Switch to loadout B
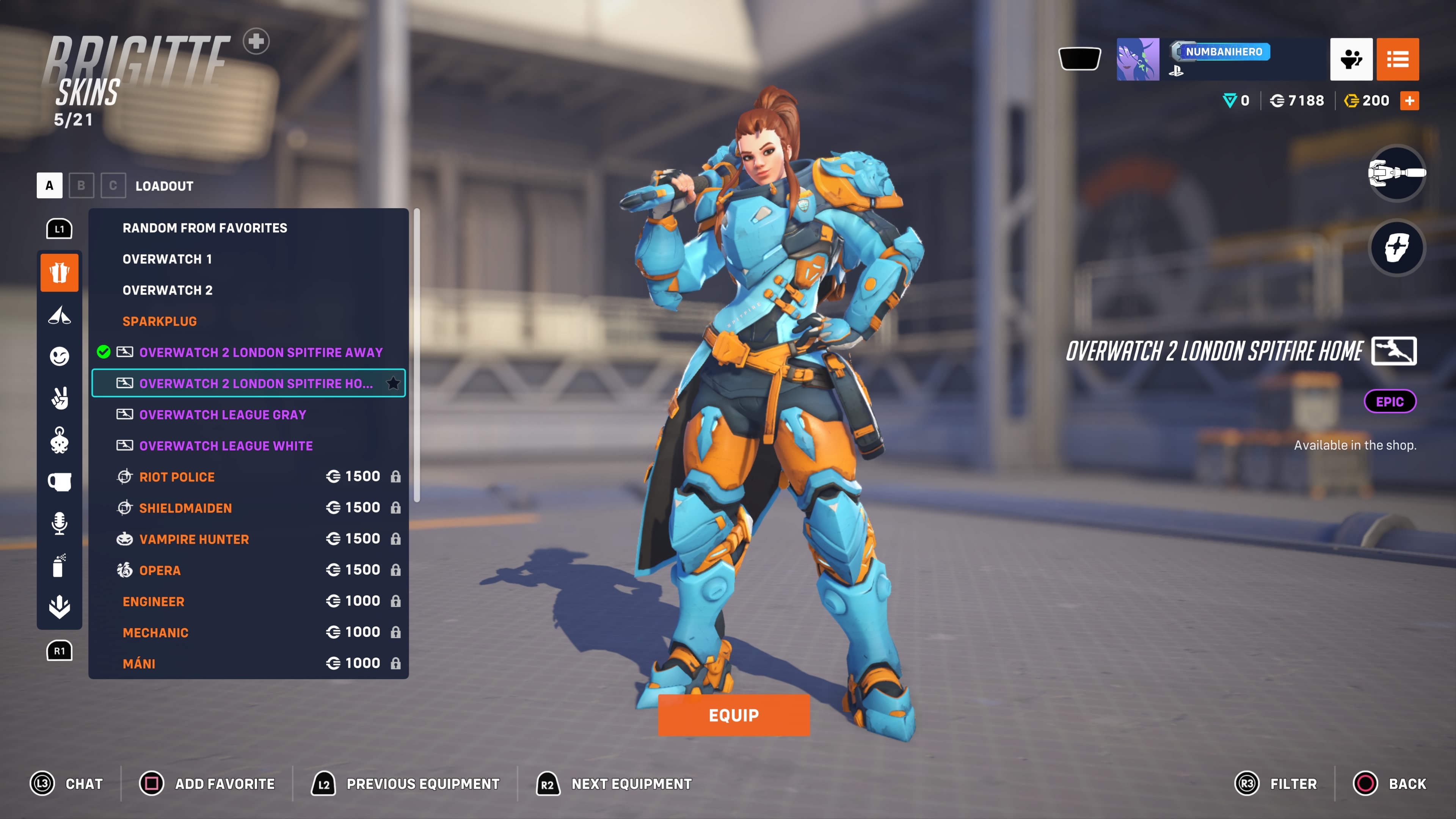1456x819 pixels. click(82, 185)
